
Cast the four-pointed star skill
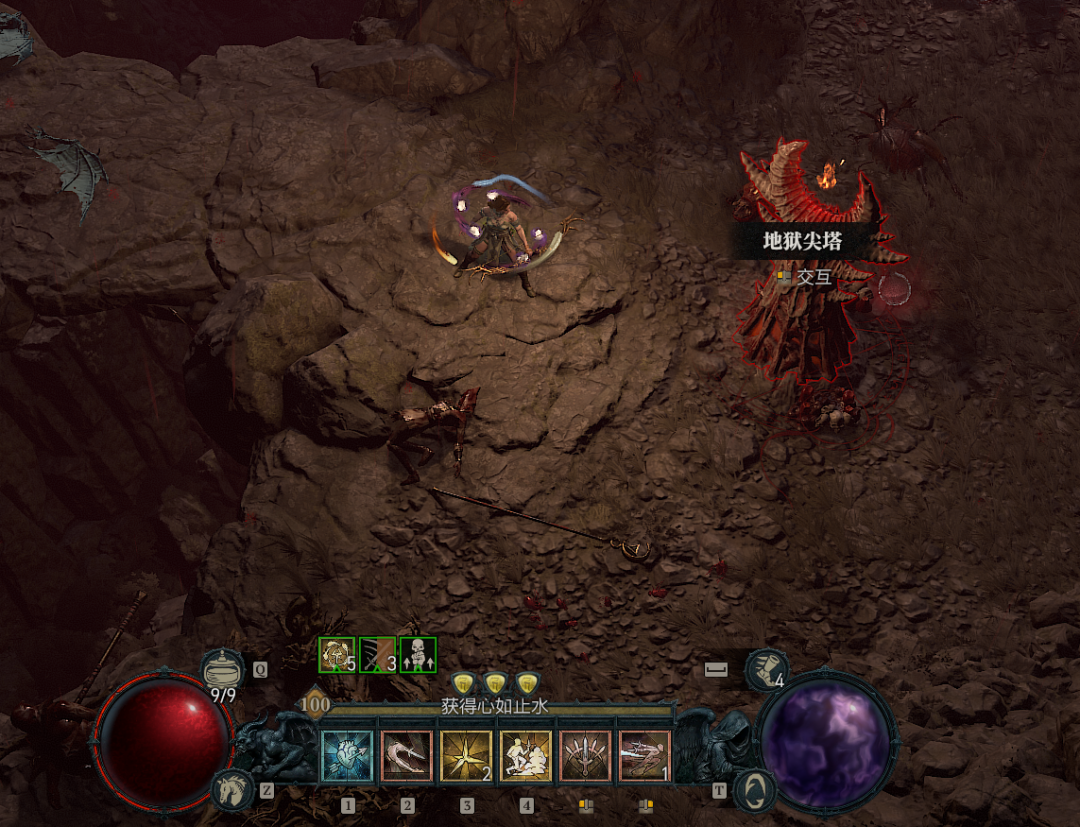click(x=466, y=756)
